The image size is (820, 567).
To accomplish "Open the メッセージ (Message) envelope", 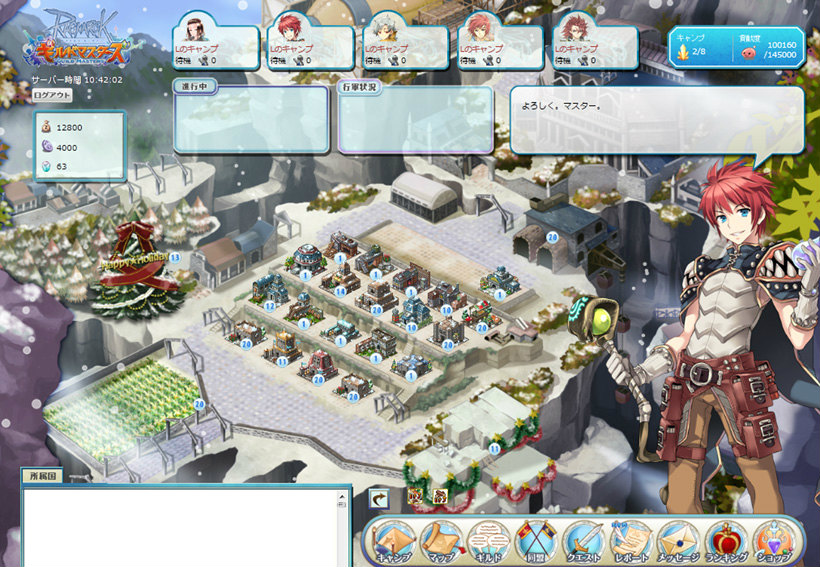I will click(679, 542).
